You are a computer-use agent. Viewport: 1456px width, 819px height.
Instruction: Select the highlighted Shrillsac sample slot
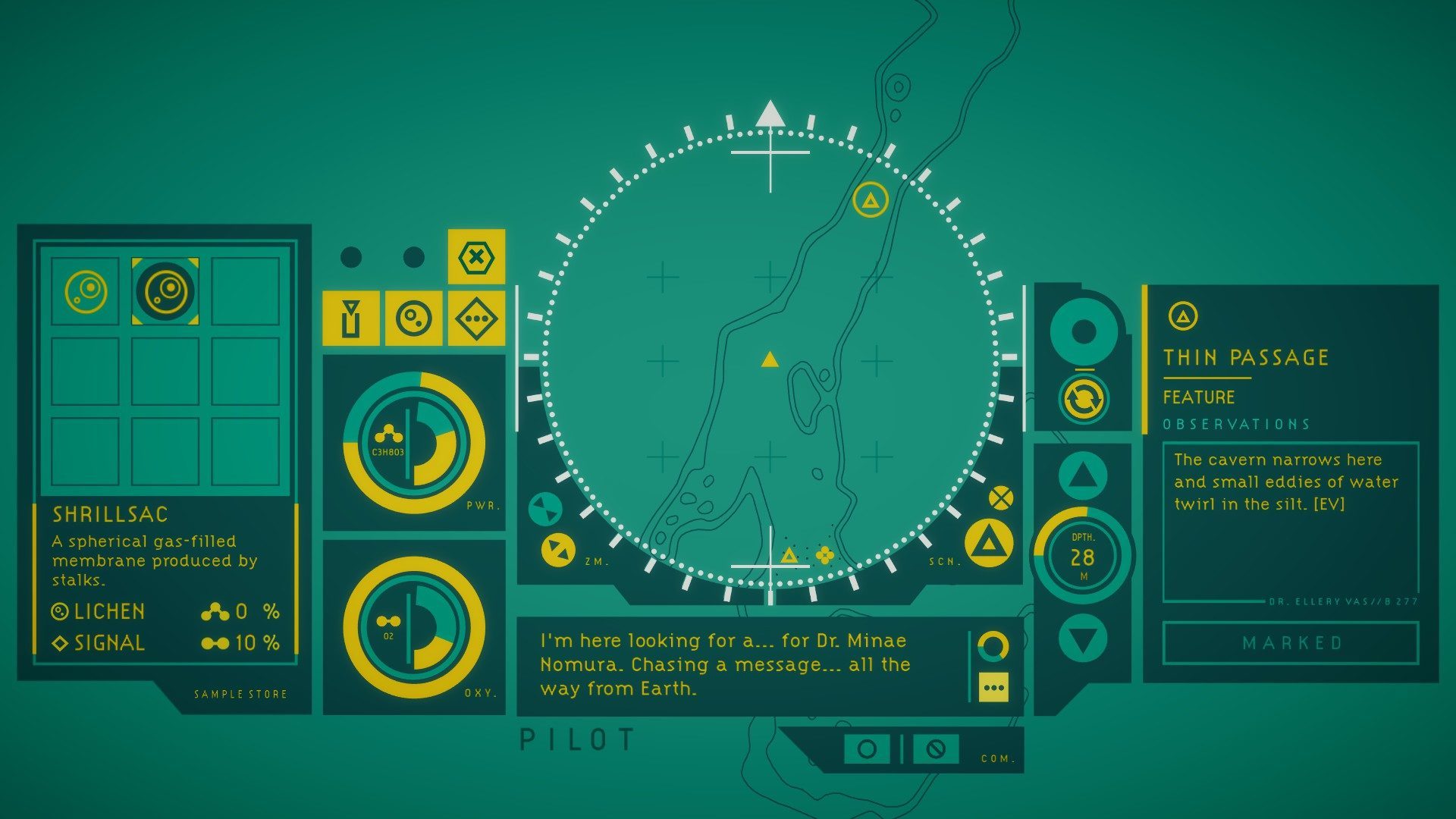[165, 291]
